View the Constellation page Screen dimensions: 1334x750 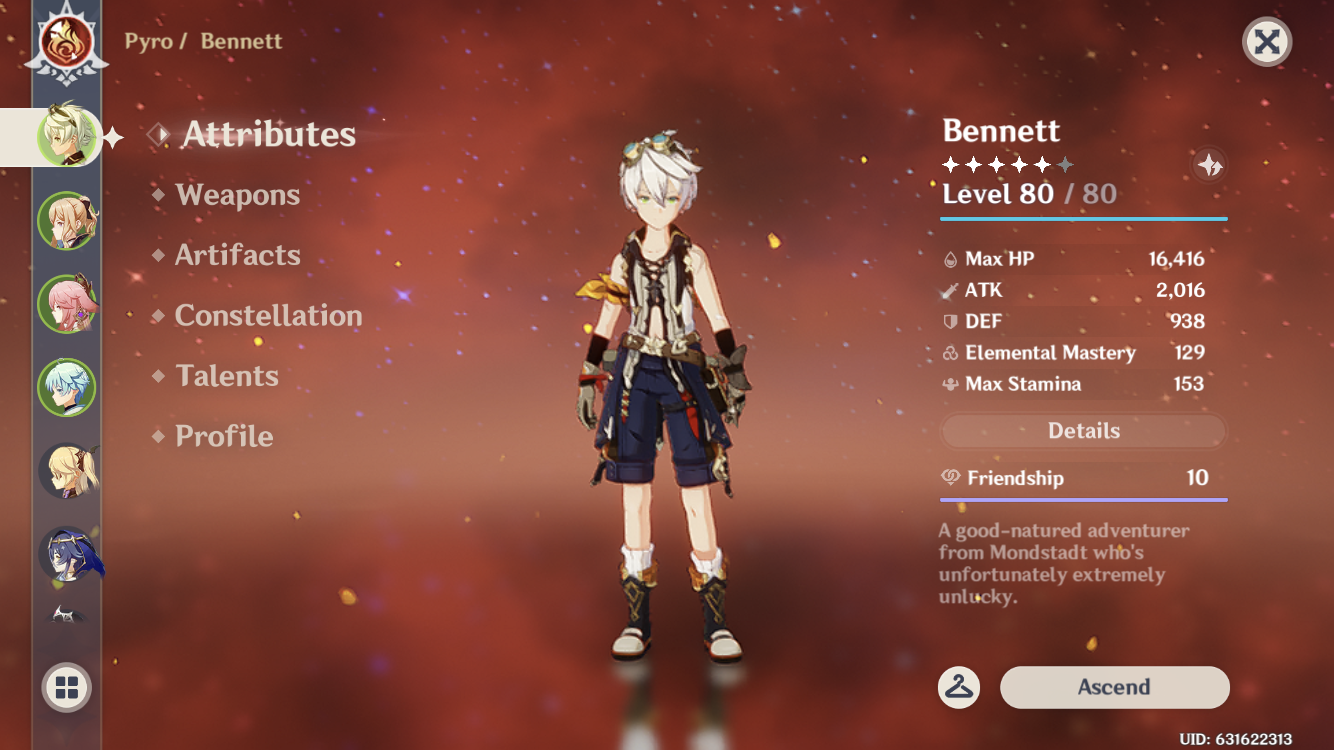tap(268, 316)
